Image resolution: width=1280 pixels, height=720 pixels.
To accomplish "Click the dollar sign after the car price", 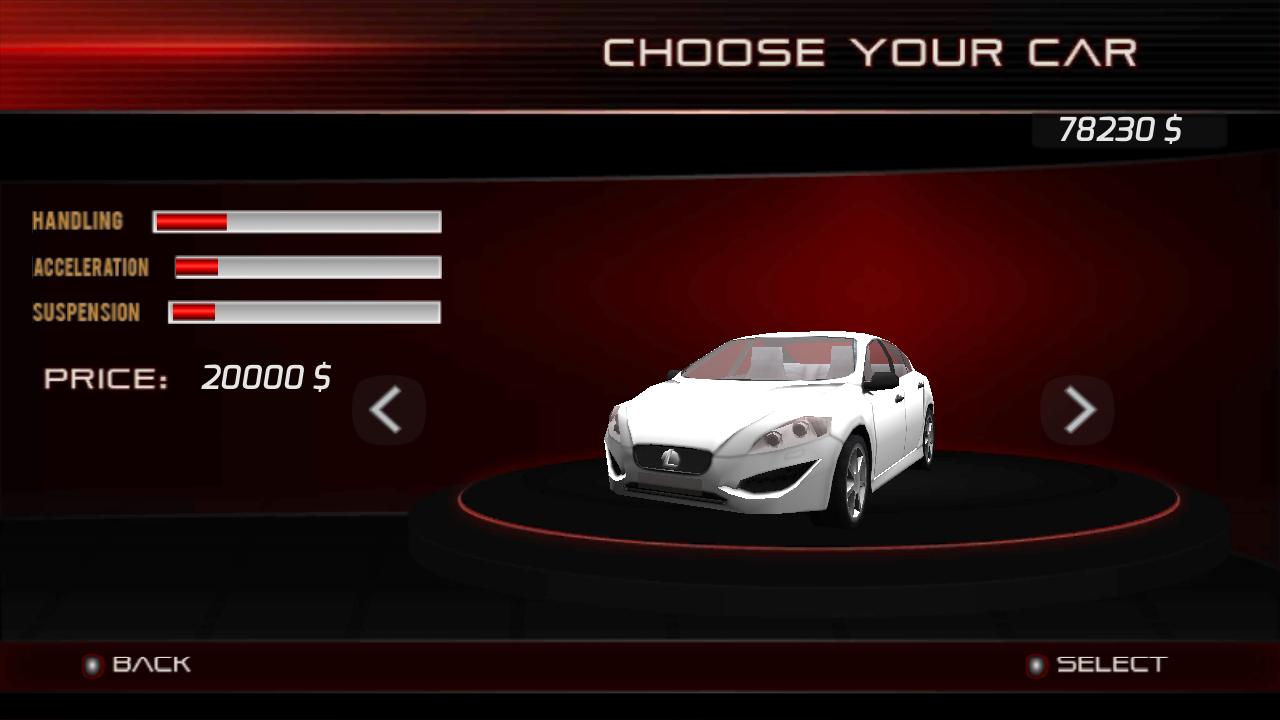I will [x=327, y=378].
